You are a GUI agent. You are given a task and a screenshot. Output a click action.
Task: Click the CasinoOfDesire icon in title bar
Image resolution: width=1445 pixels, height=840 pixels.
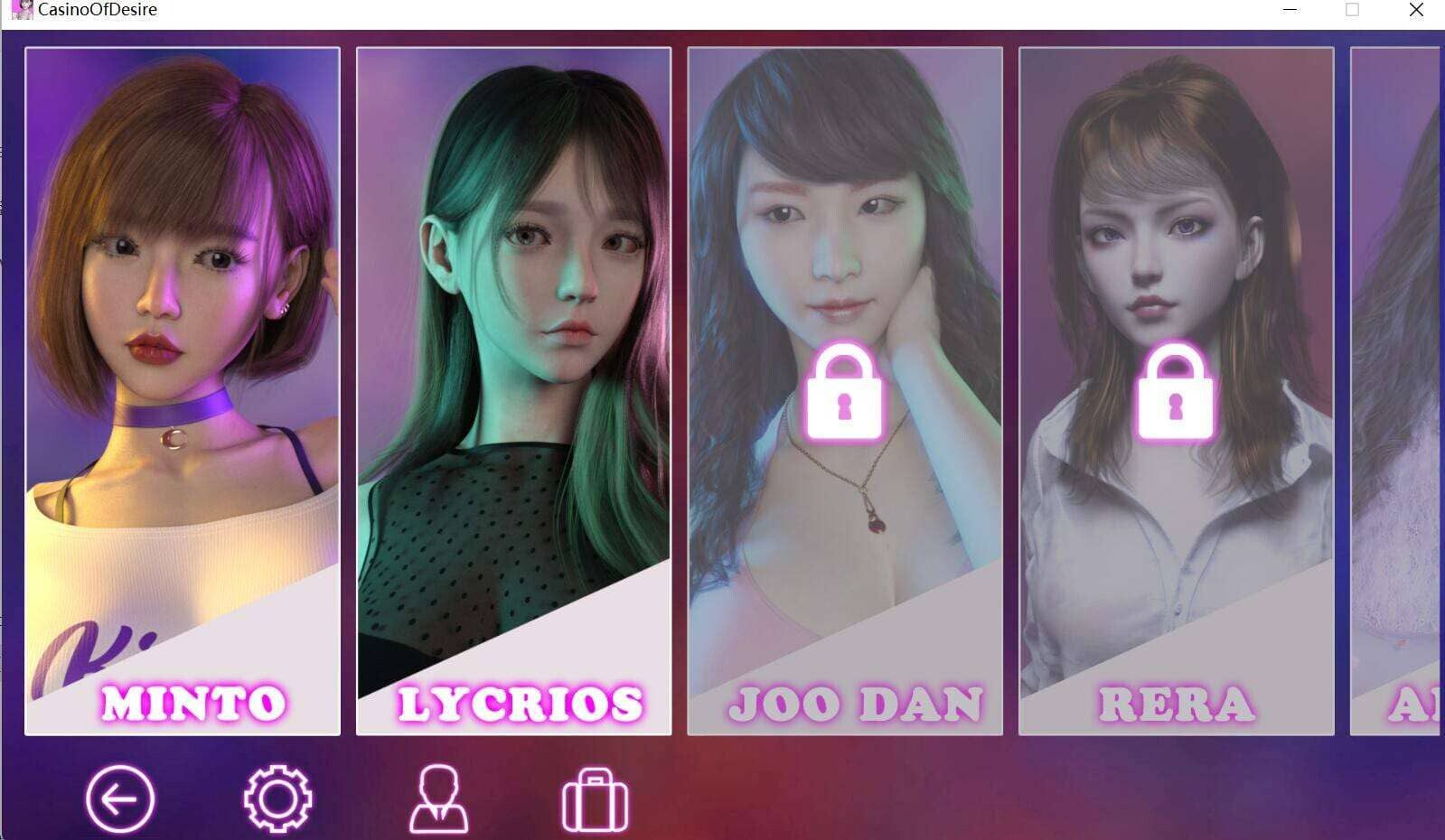(20, 10)
